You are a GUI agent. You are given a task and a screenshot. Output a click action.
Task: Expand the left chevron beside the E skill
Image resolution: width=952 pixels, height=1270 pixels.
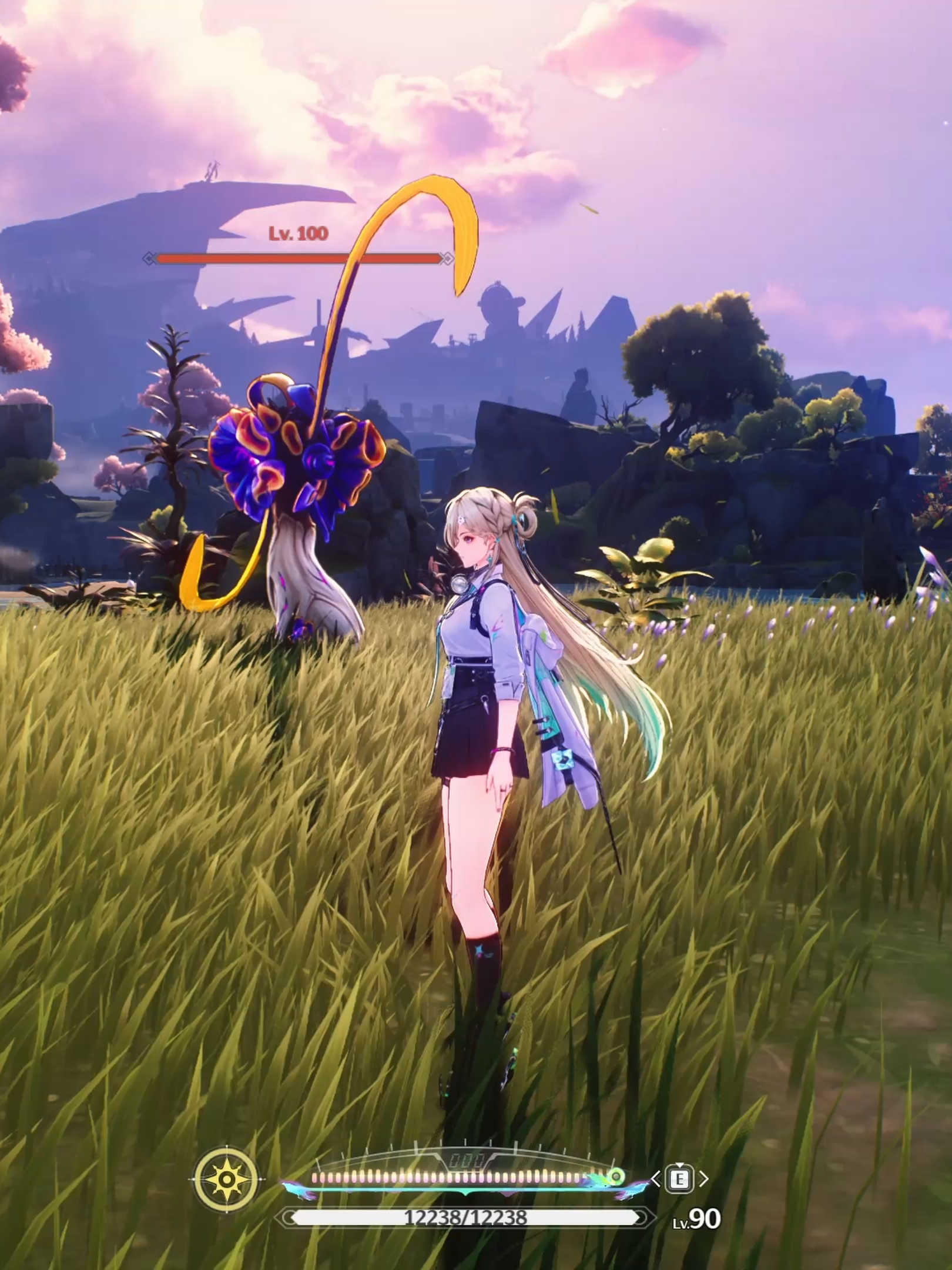[x=656, y=1178]
